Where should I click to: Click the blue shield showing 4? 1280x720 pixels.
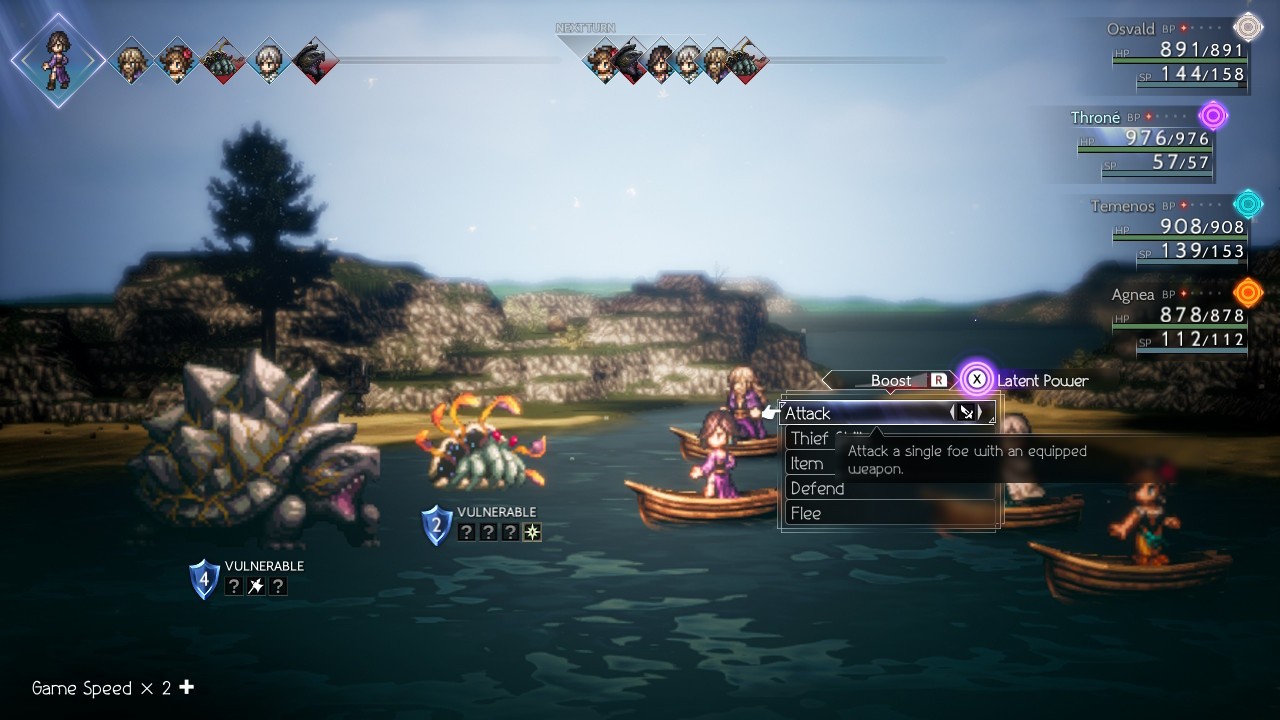(x=205, y=579)
